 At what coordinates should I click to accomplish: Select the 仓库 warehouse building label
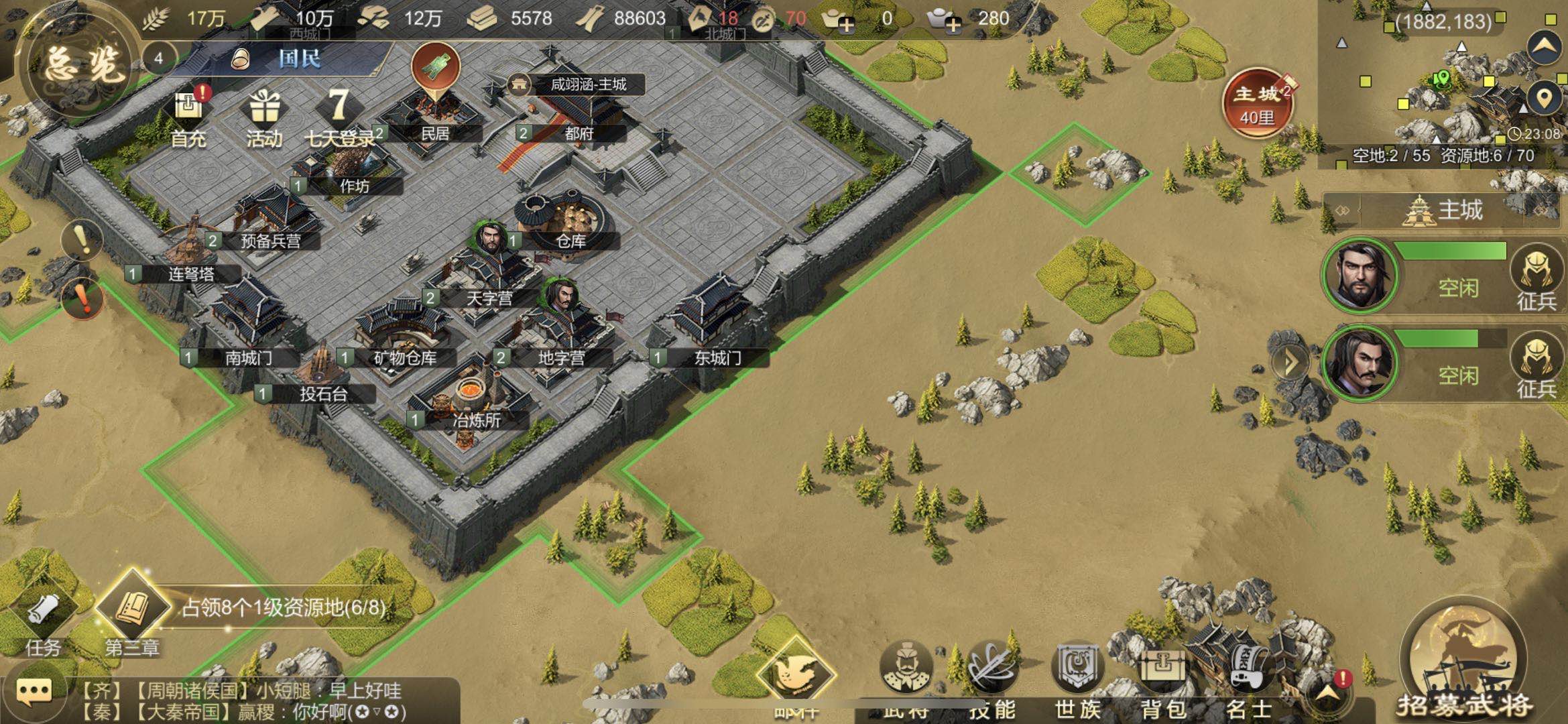[570, 241]
